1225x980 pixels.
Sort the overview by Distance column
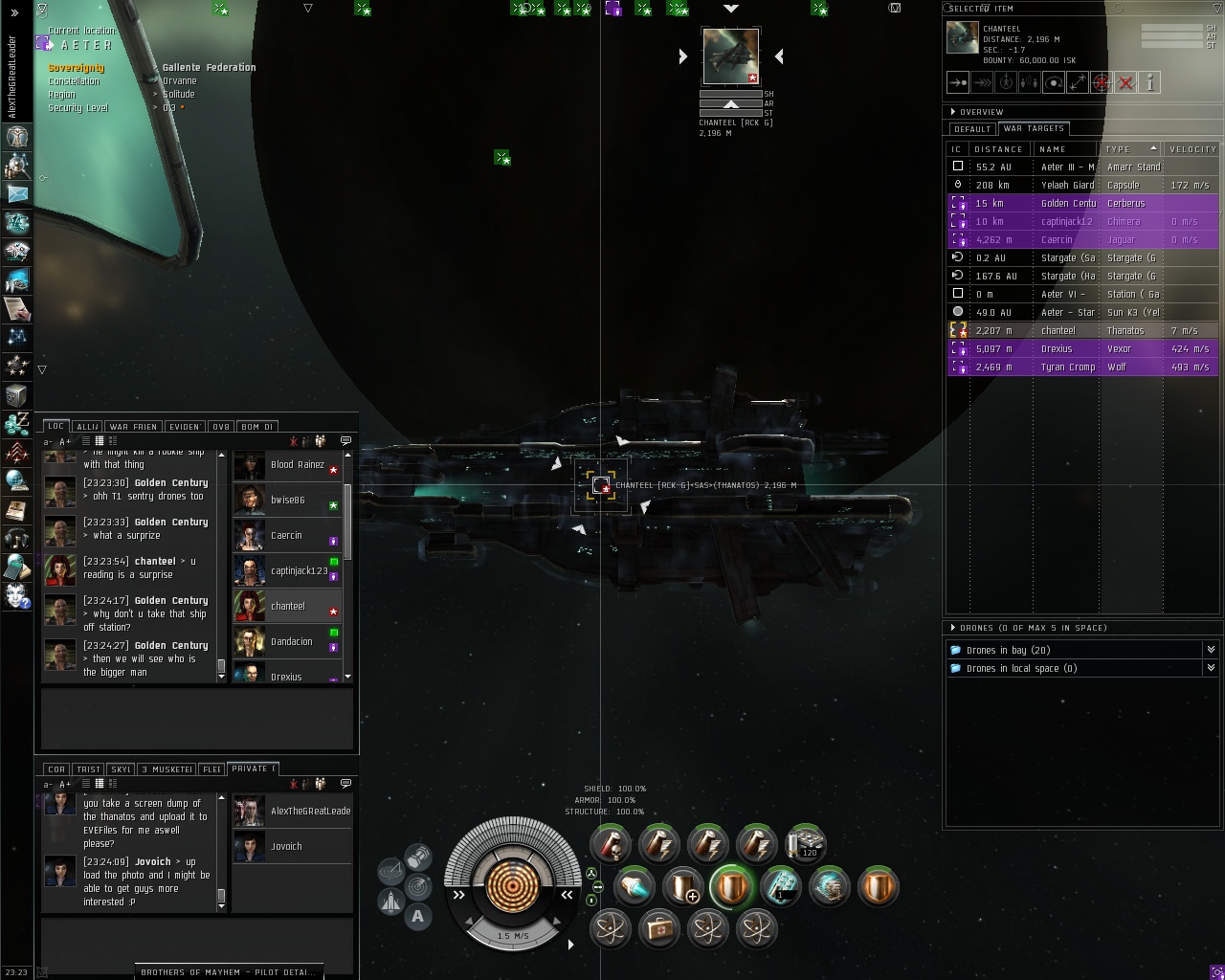(x=998, y=149)
